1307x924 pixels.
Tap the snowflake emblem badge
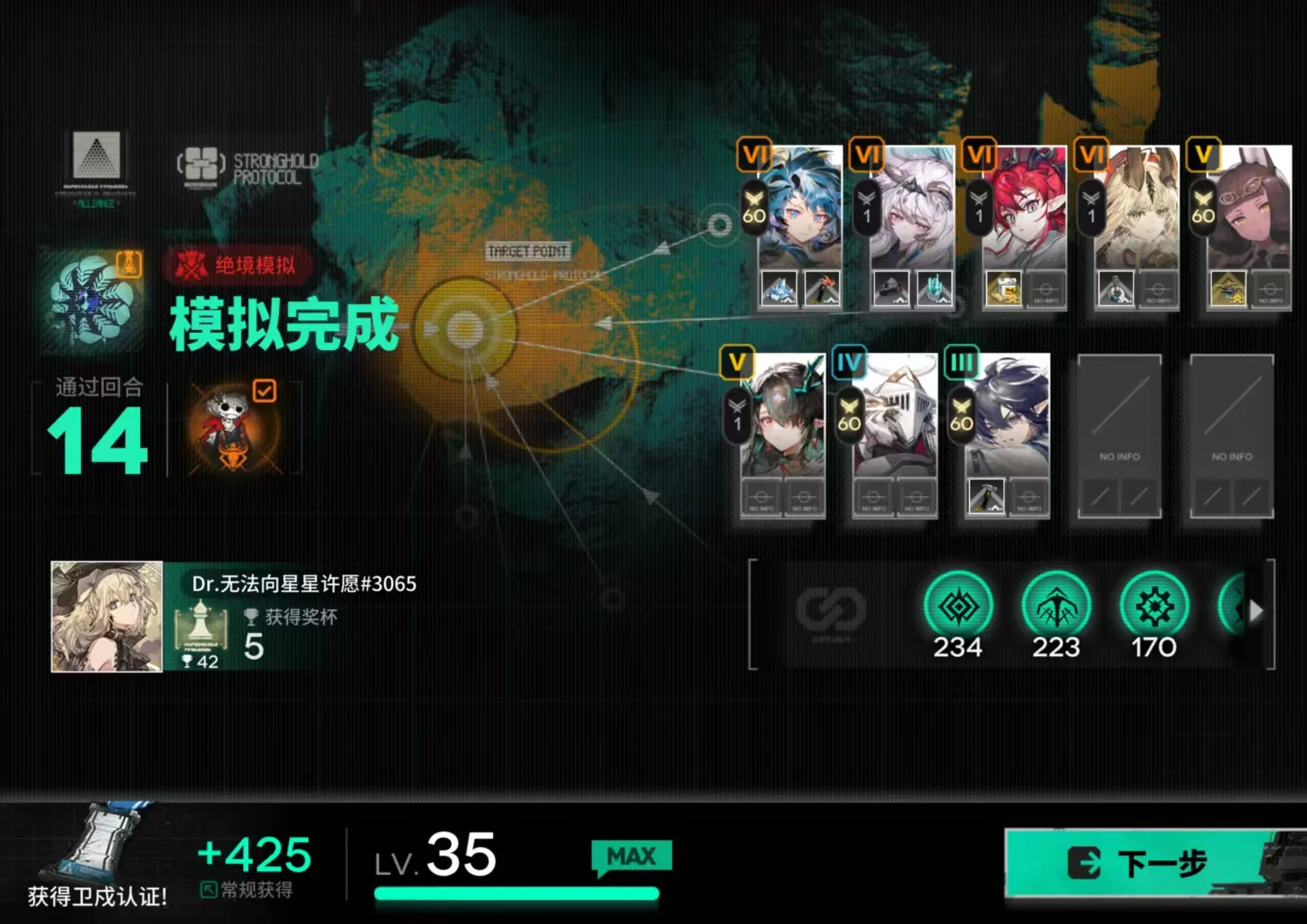coord(88,299)
